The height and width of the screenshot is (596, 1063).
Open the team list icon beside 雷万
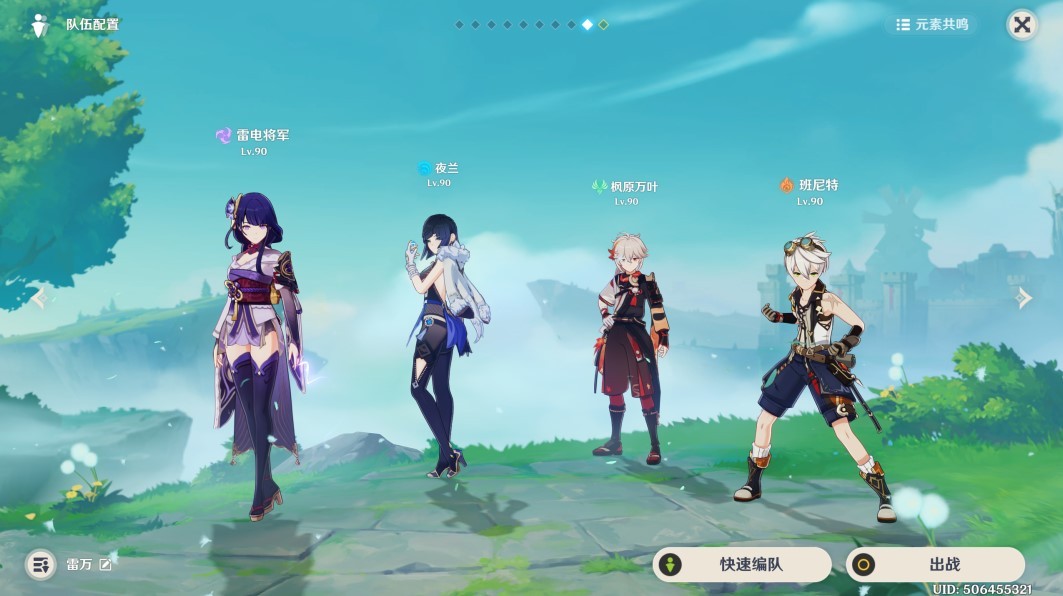tap(40, 564)
